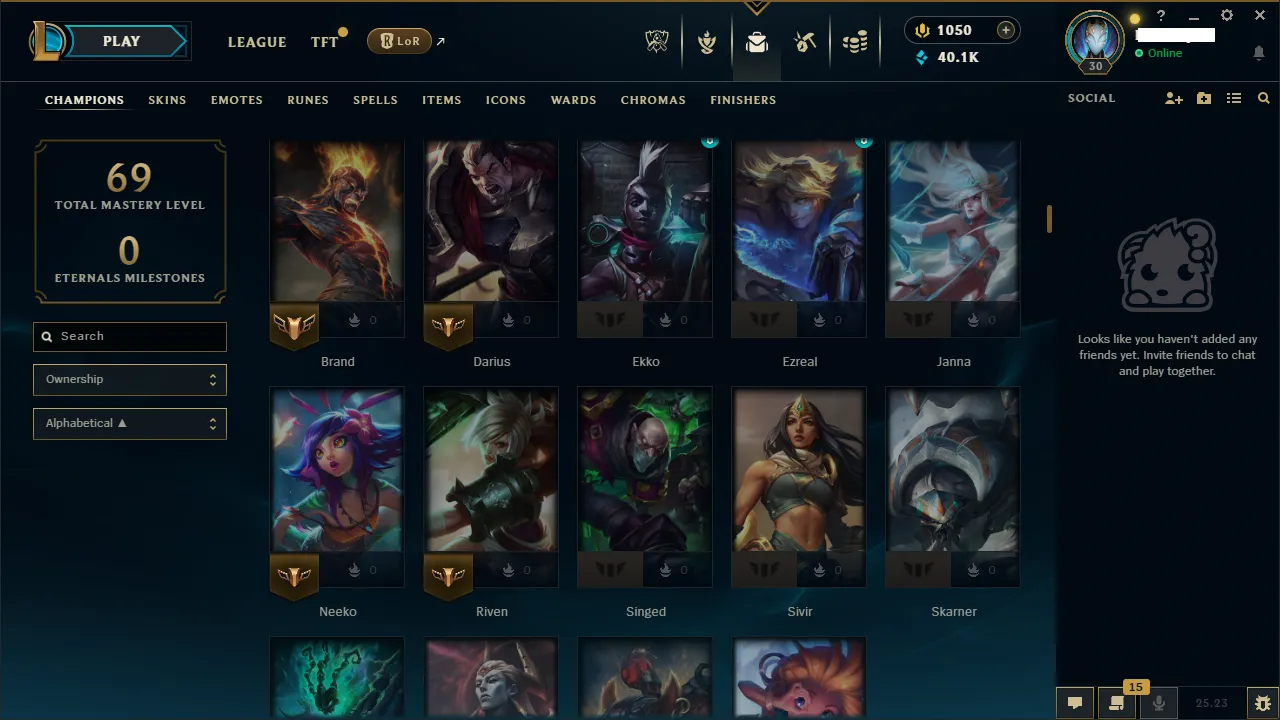Expand the gold chevron banner below navigation
Screen dimensions: 1280x720
[x=756, y=6]
